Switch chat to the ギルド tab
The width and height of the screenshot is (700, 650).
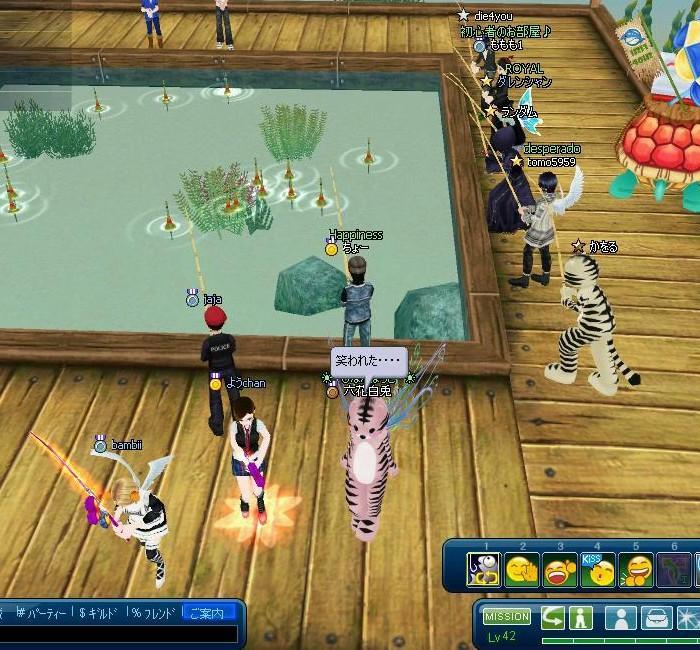coord(100,612)
